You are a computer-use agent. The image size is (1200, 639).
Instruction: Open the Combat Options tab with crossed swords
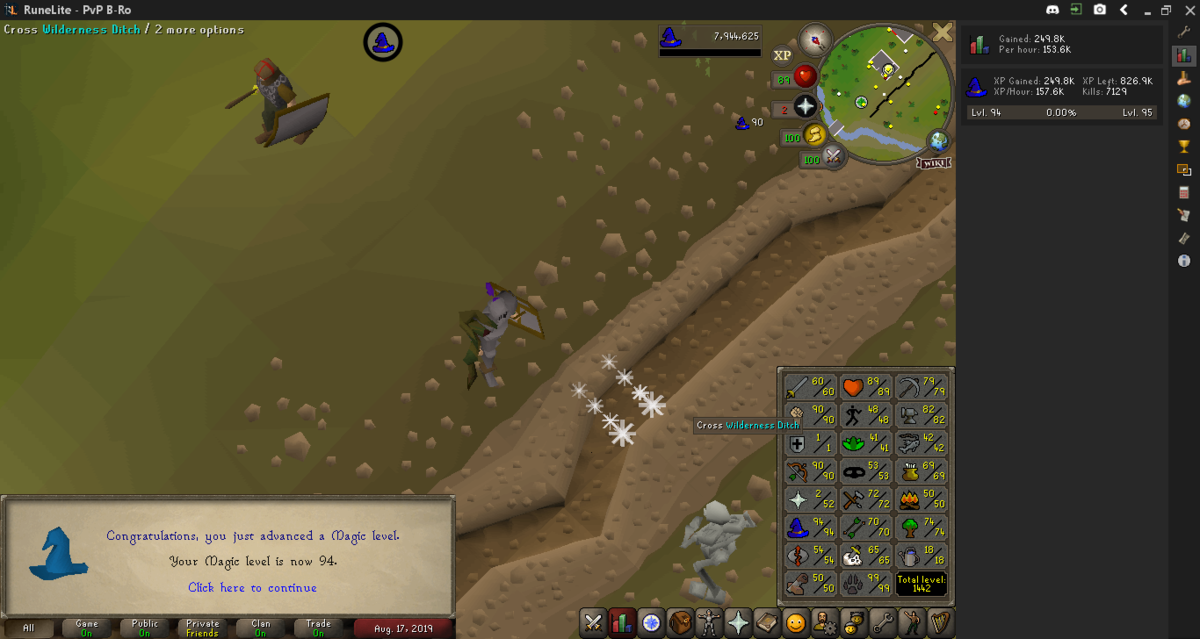593,622
